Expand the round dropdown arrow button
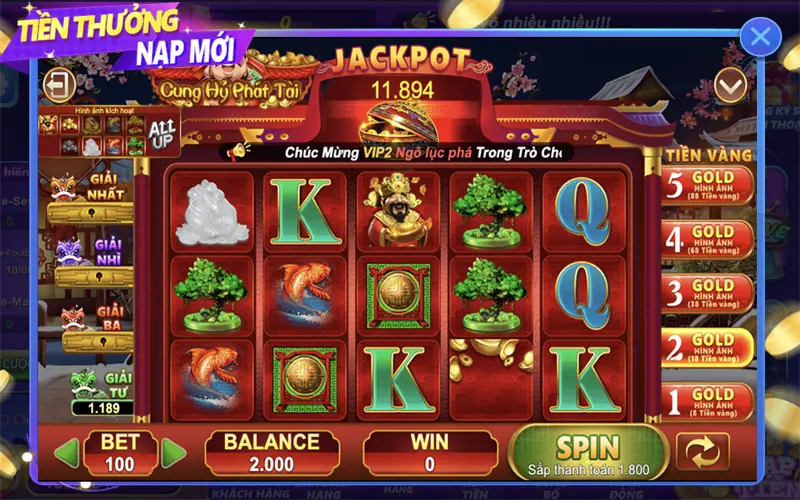The height and width of the screenshot is (500, 800). coord(731,88)
